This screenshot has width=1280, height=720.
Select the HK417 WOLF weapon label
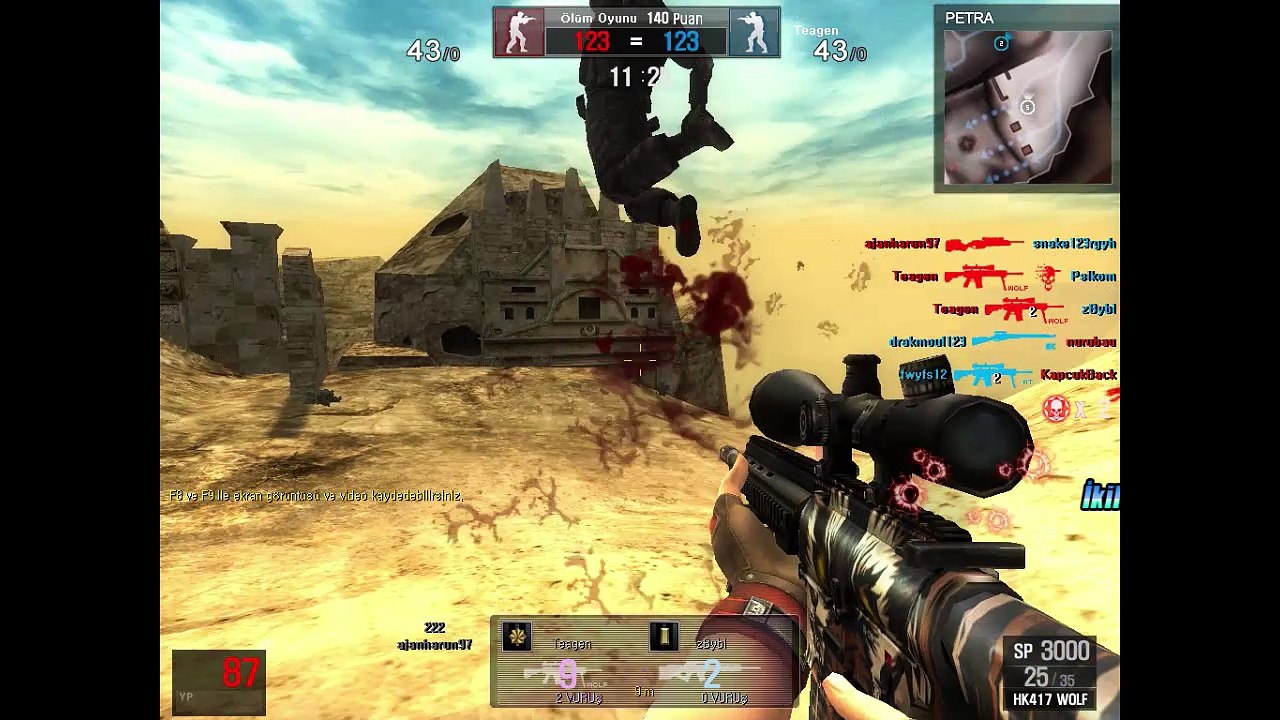[x=1049, y=699]
